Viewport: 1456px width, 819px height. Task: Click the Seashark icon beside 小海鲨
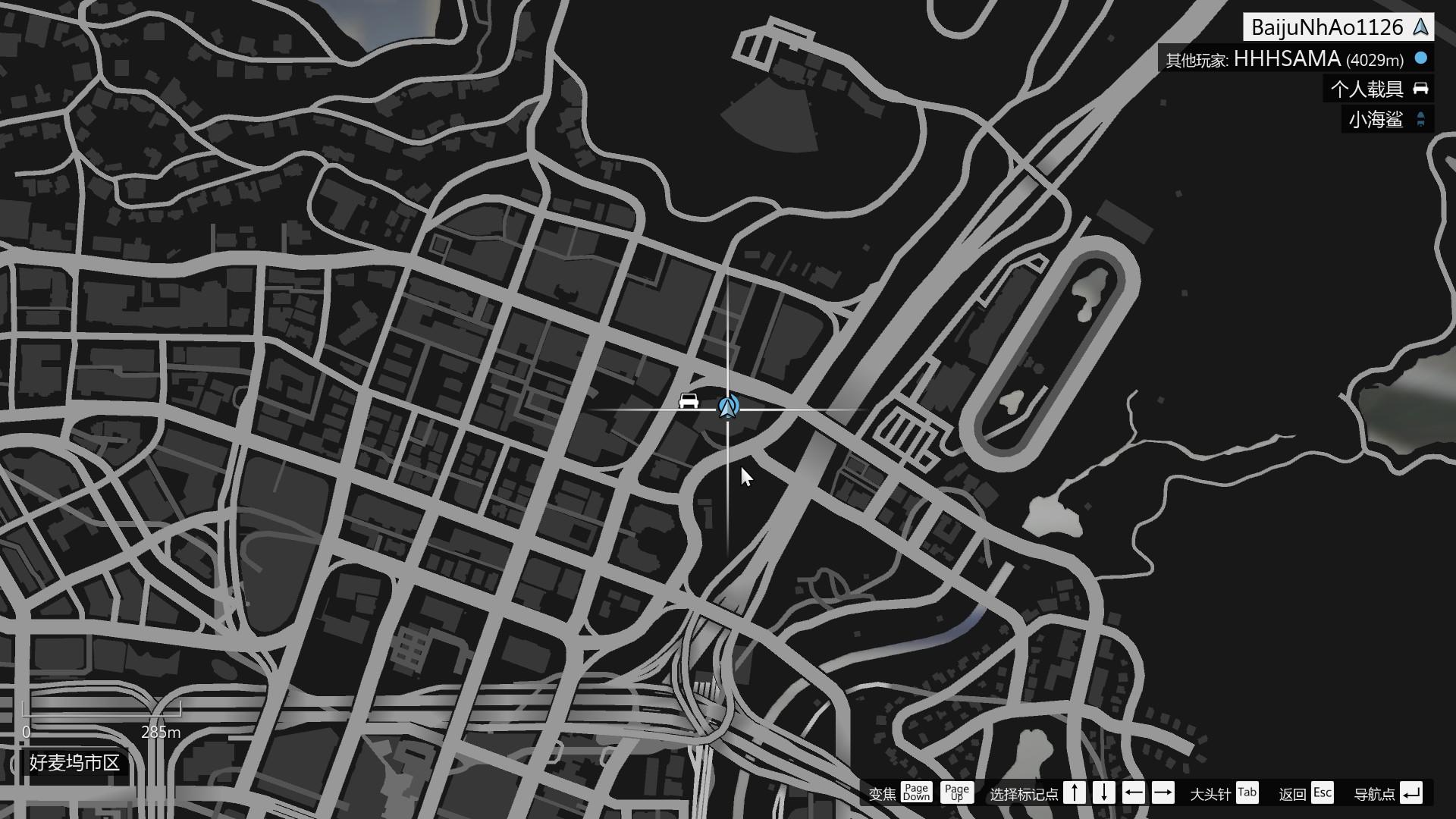1419,119
